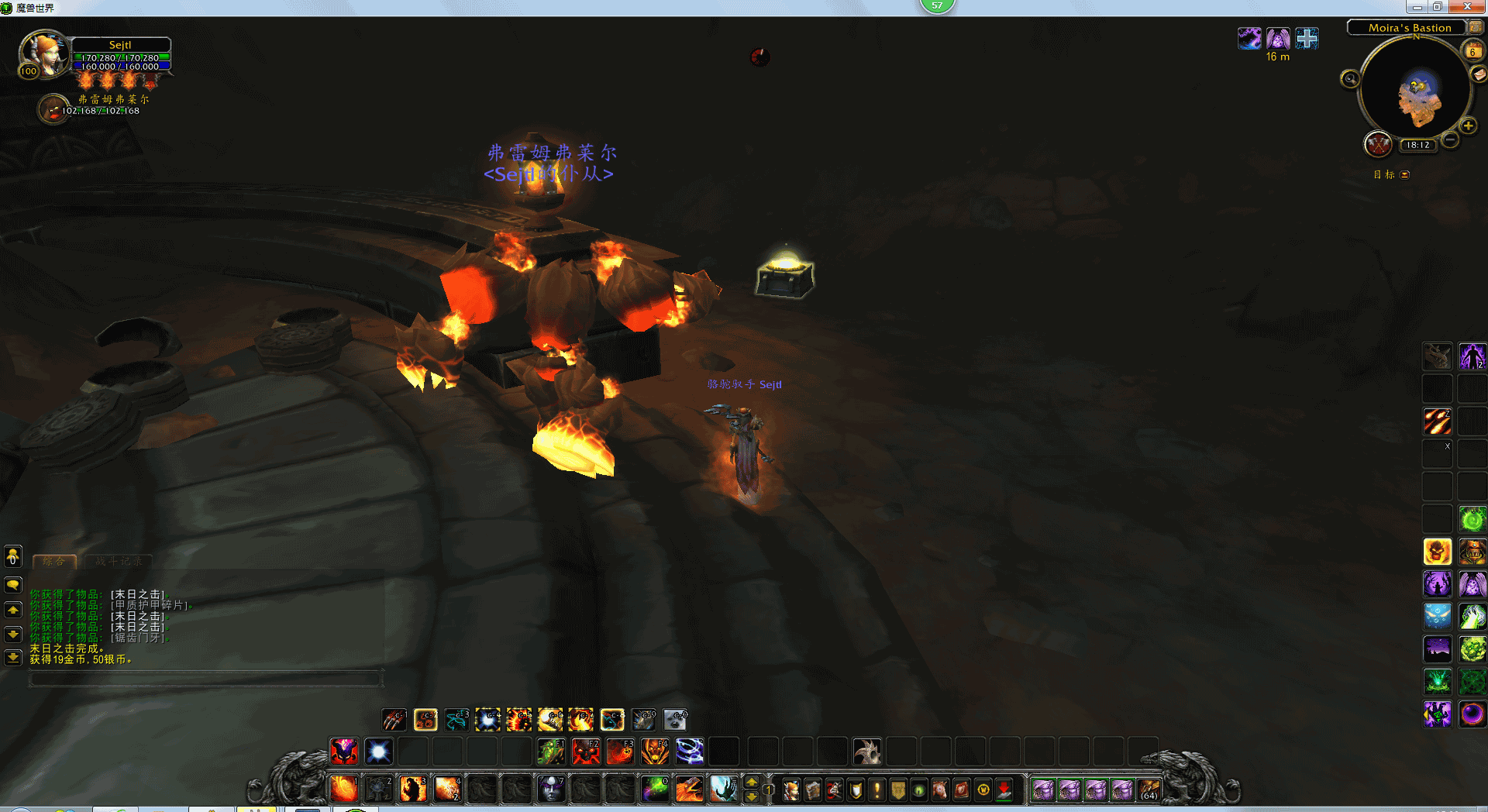The height and width of the screenshot is (812, 1488).
Task: Zoom in the minimap with plus button
Action: click(x=1468, y=126)
